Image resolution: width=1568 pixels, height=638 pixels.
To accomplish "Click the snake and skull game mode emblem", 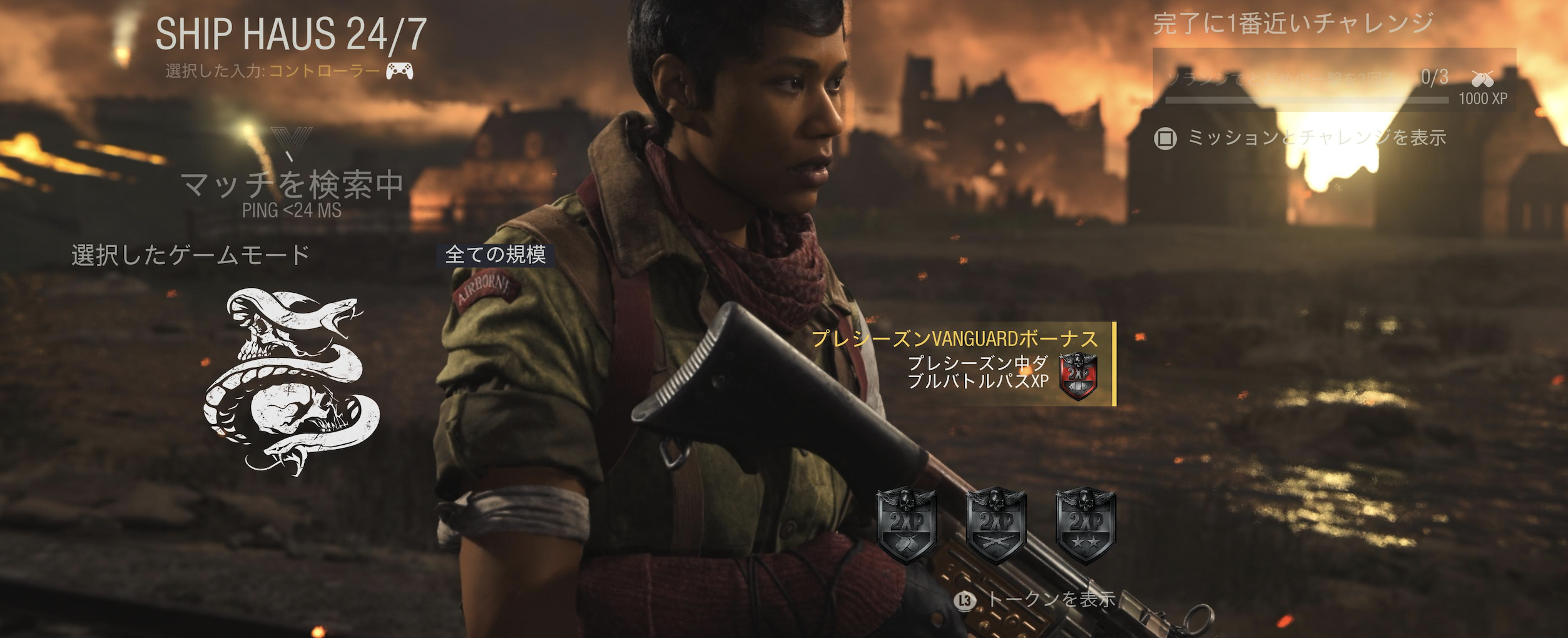I will [x=292, y=380].
